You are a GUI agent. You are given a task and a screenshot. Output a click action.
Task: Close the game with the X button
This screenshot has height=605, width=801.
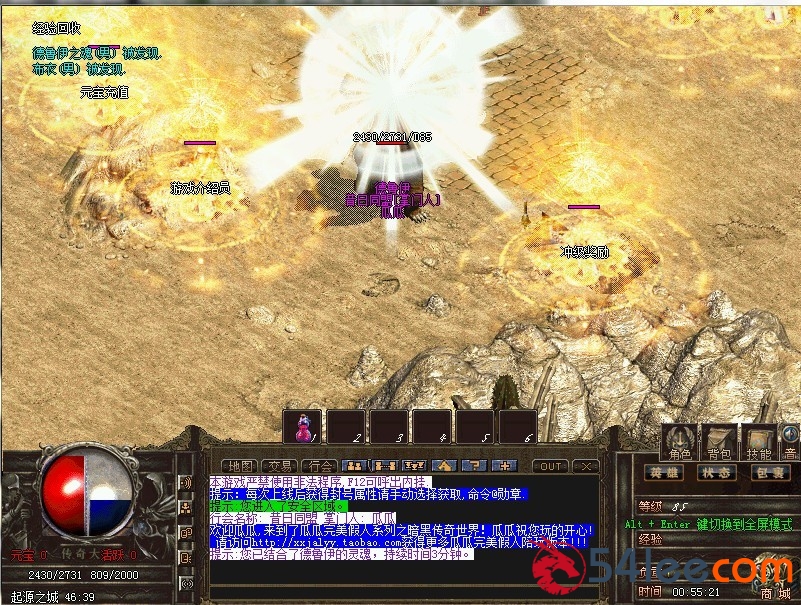tap(587, 466)
